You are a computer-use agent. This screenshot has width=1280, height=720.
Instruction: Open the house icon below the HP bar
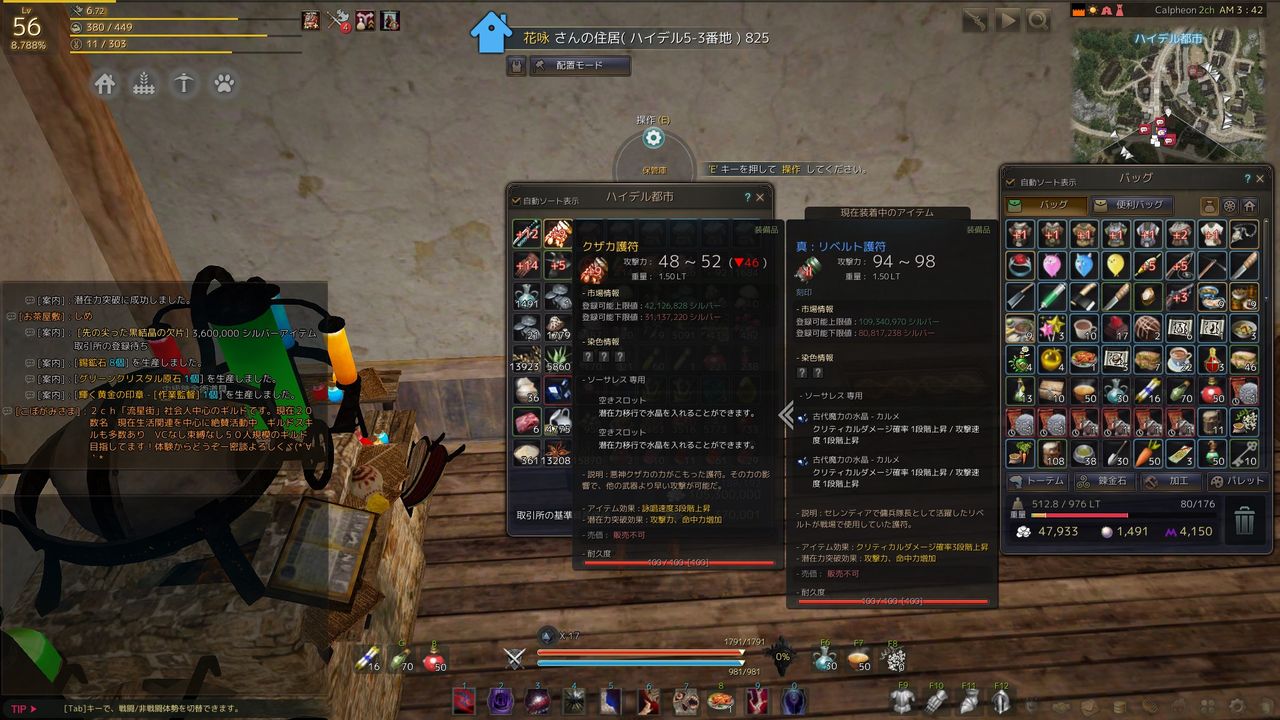click(105, 85)
